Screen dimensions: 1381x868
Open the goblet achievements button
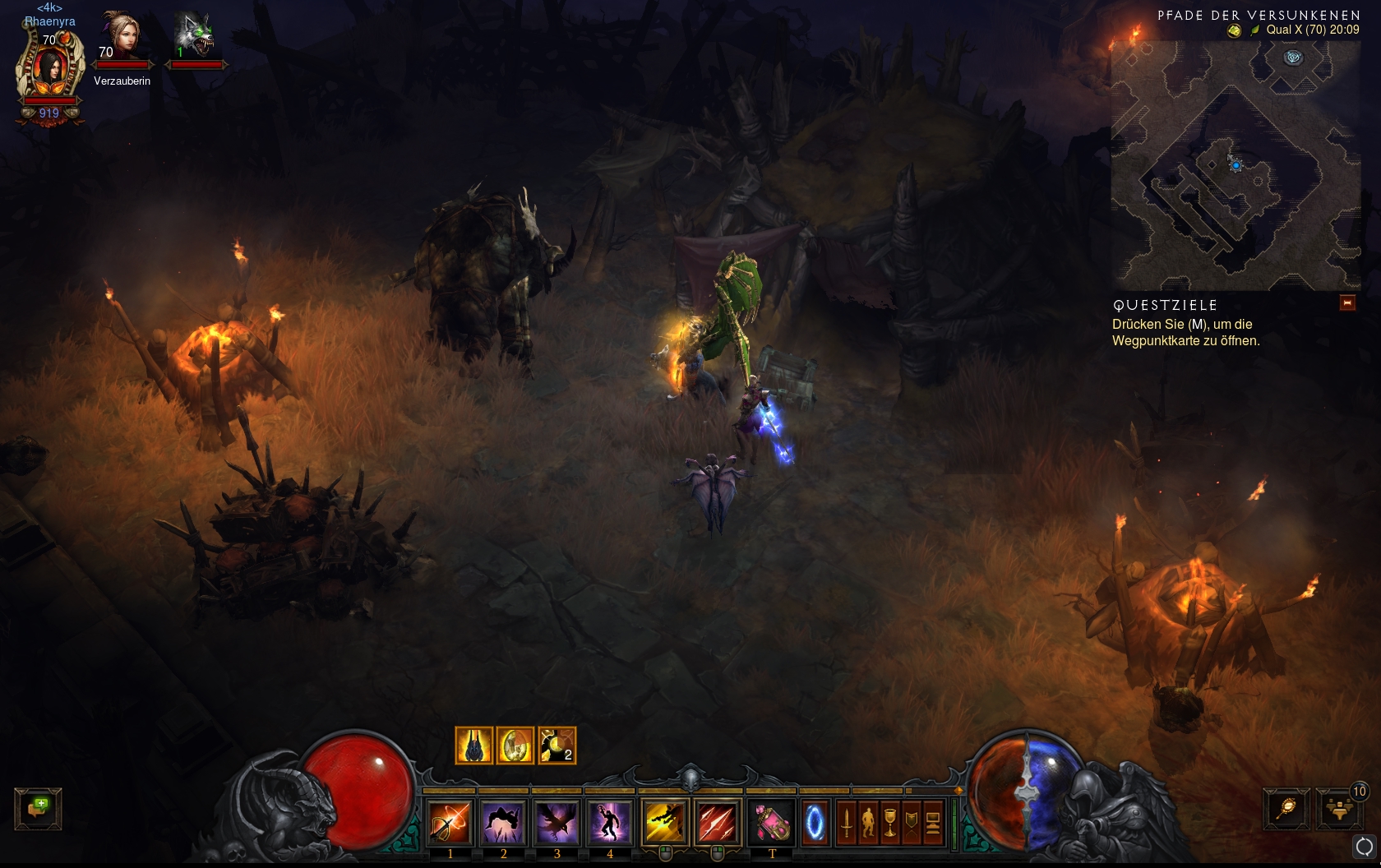[889, 822]
